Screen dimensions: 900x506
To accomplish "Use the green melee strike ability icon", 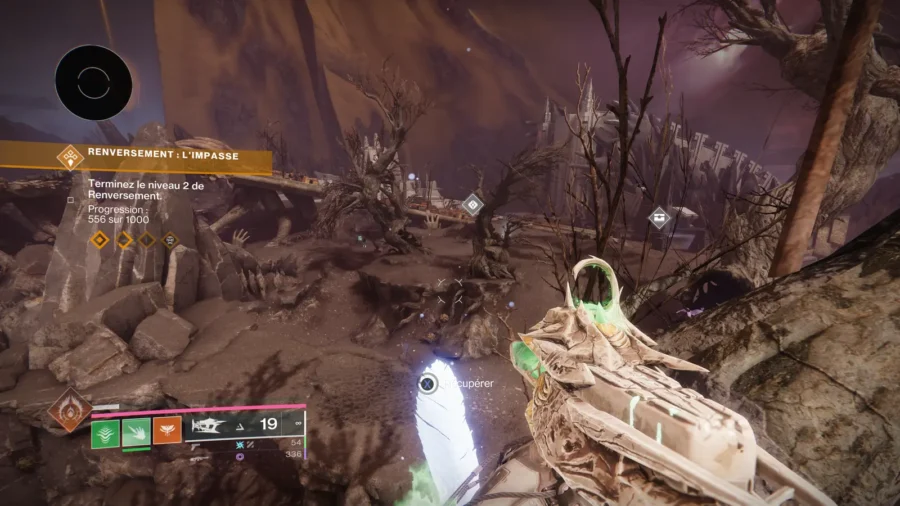I will [x=136, y=433].
